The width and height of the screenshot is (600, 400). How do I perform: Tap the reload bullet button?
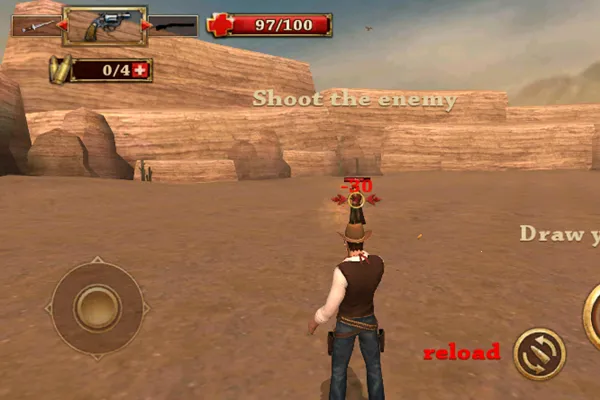click(x=539, y=353)
